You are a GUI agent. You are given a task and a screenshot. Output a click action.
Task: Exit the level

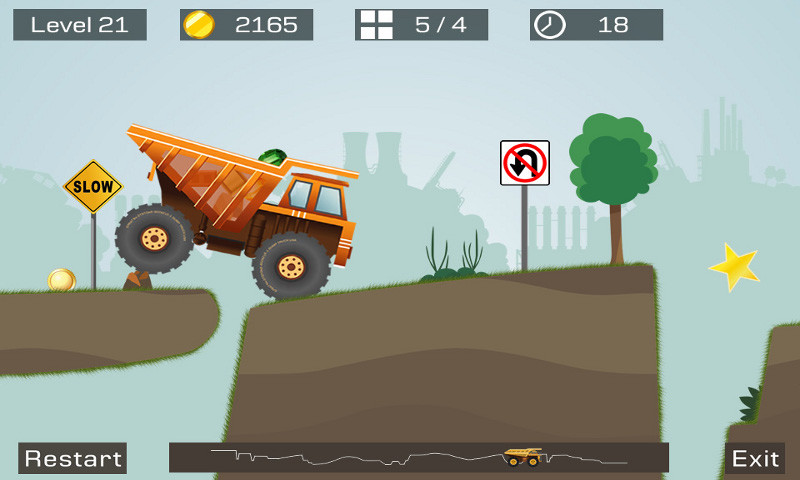pos(755,458)
